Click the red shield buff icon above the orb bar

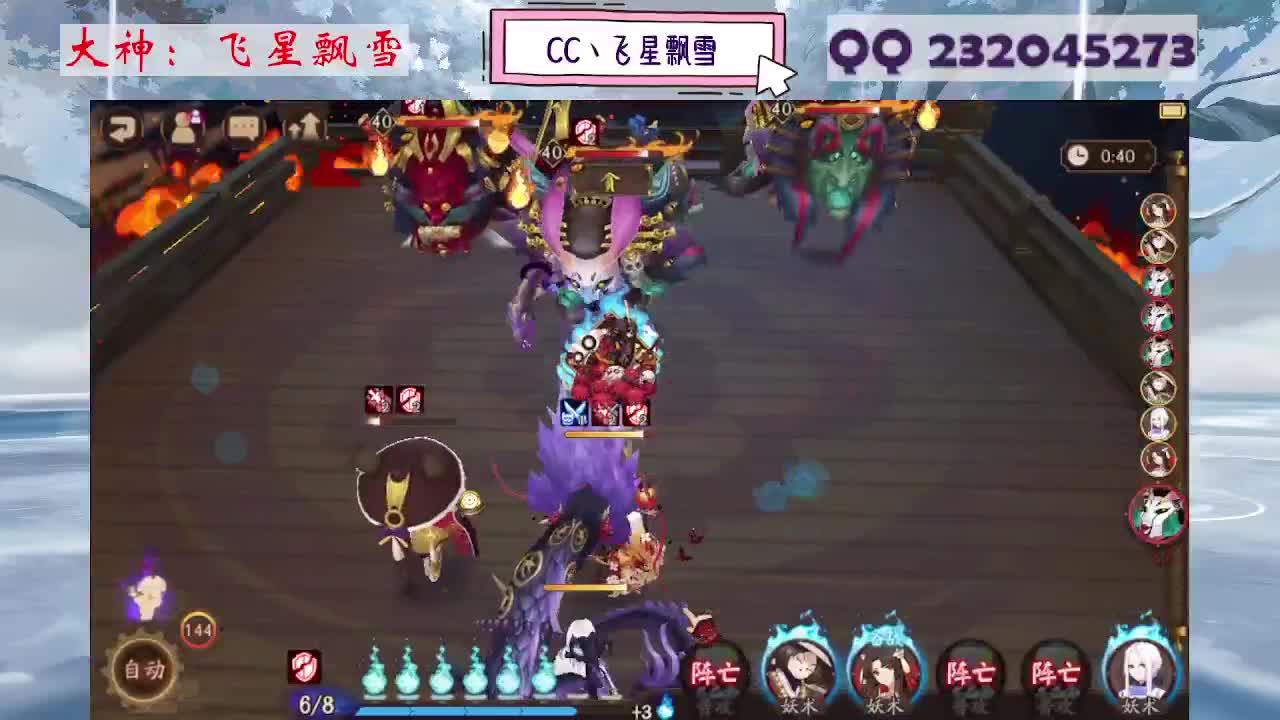(303, 664)
